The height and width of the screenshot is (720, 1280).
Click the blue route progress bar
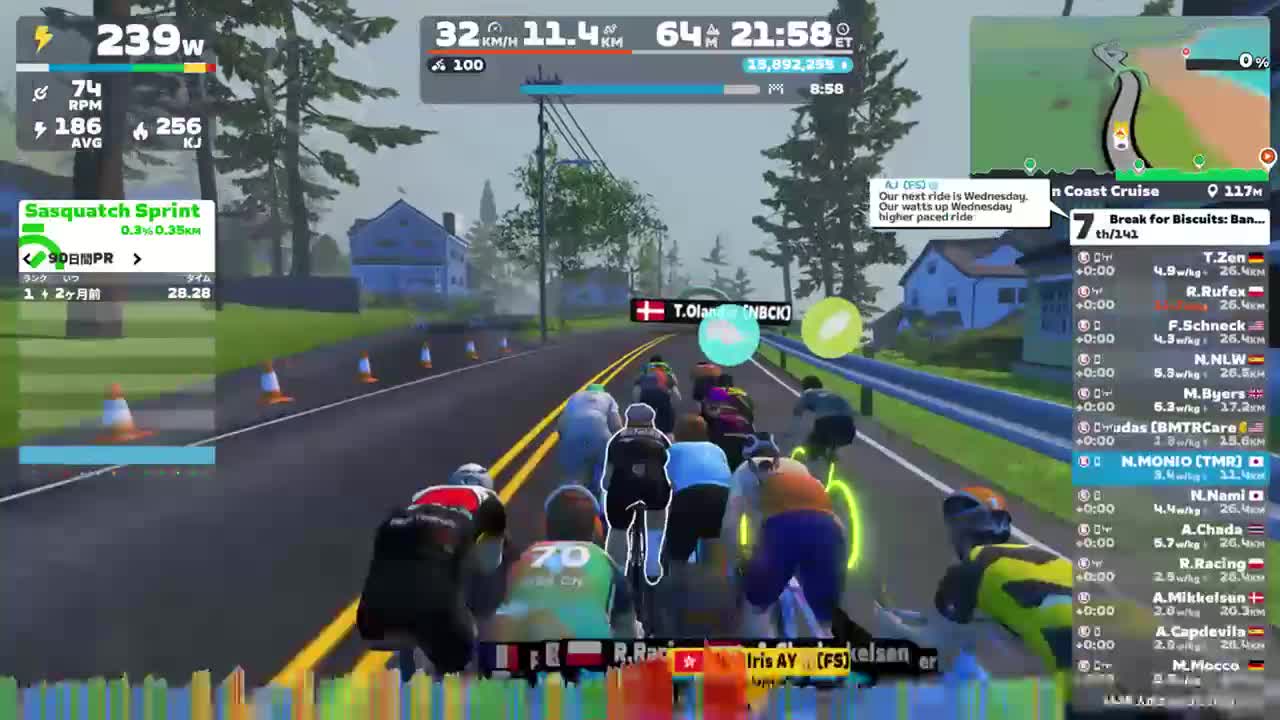coord(620,89)
